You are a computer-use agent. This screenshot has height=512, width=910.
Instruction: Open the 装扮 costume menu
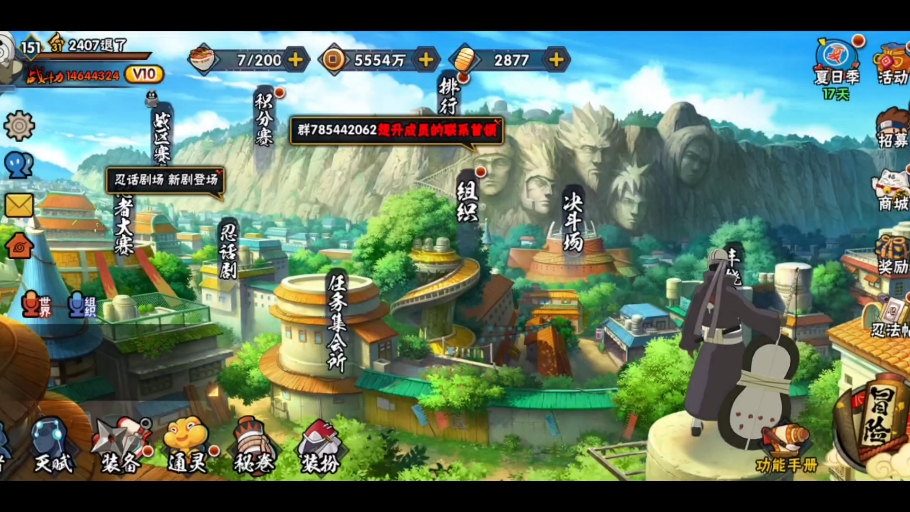click(322, 445)
